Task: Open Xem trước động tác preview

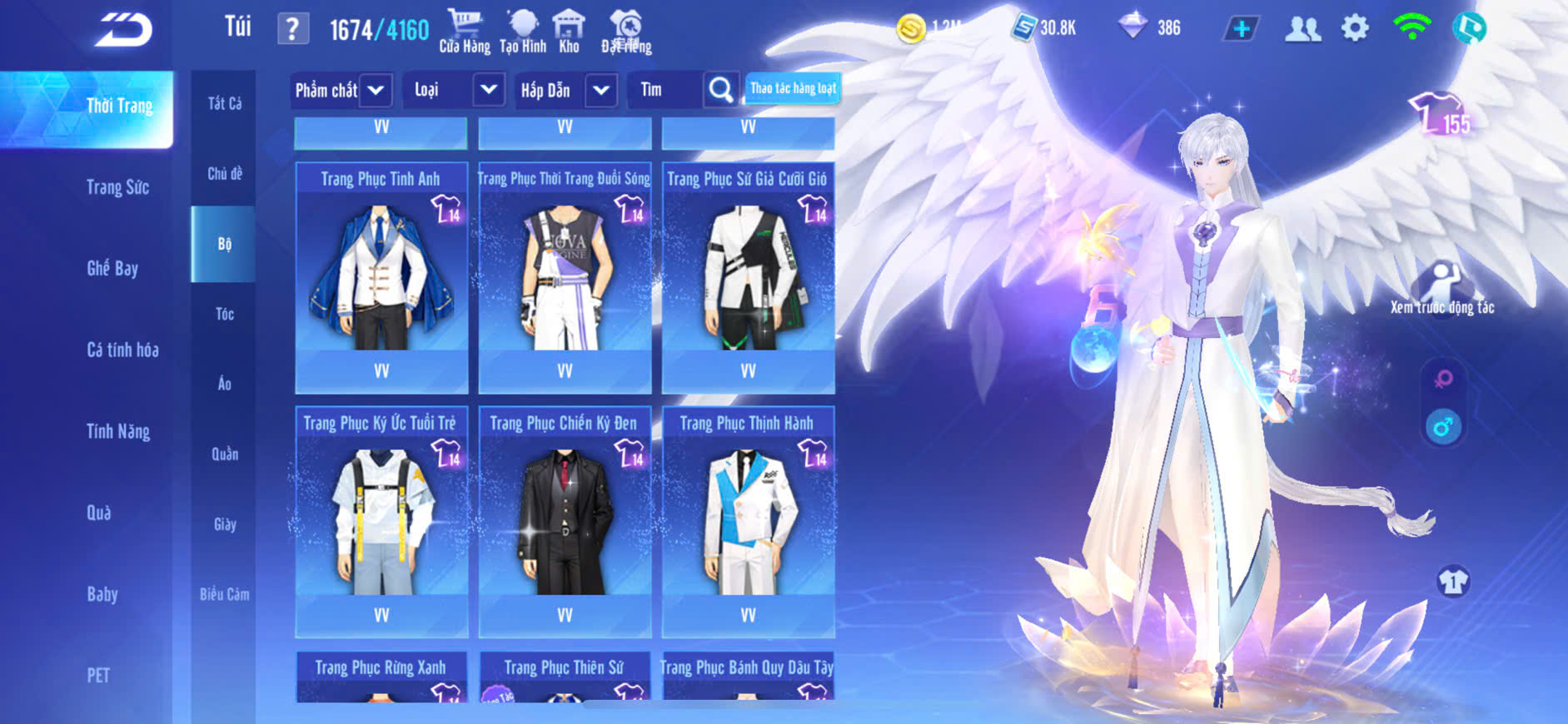Action: [1441, 288]
